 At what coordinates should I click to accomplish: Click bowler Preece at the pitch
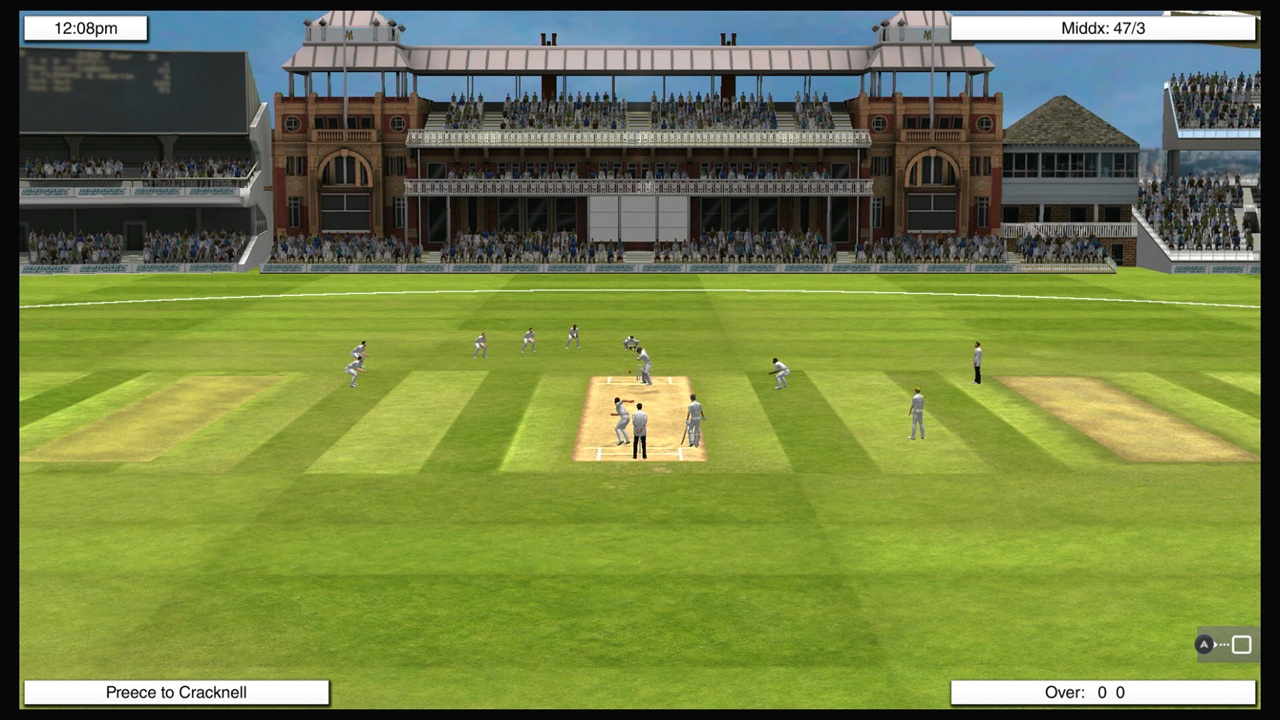(x=620, y=418)
